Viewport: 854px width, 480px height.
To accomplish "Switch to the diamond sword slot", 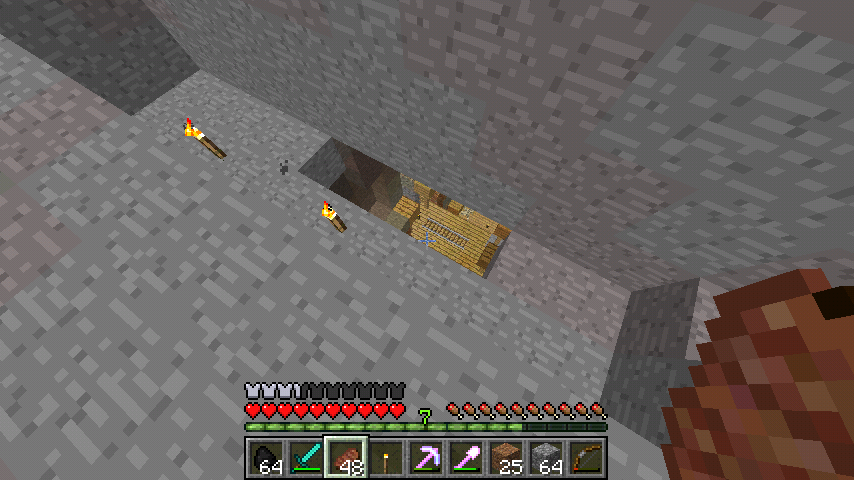I will pyautogui.click(x=306, y=458).
